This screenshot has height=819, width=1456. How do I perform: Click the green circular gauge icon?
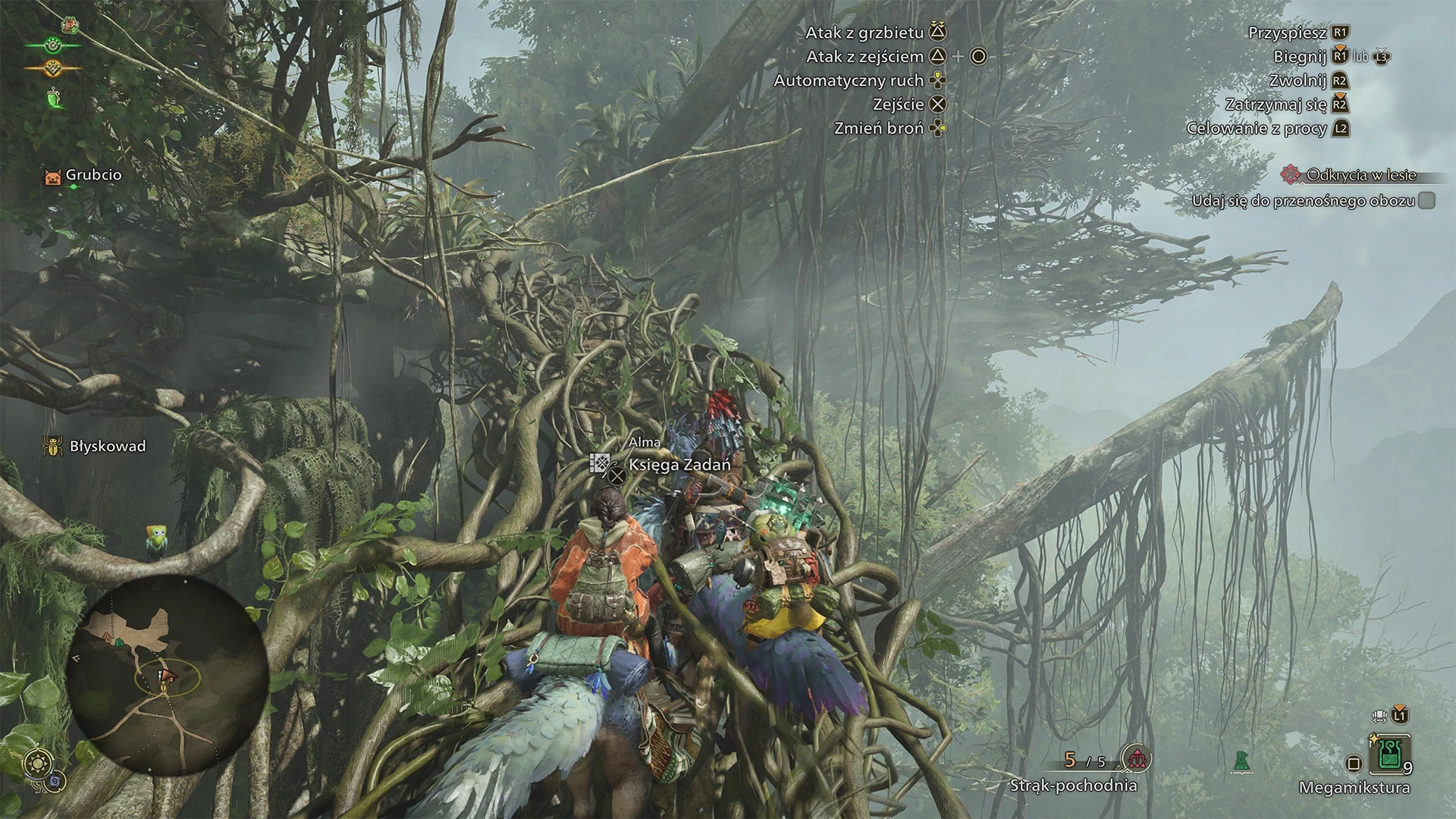coord(52,45)
